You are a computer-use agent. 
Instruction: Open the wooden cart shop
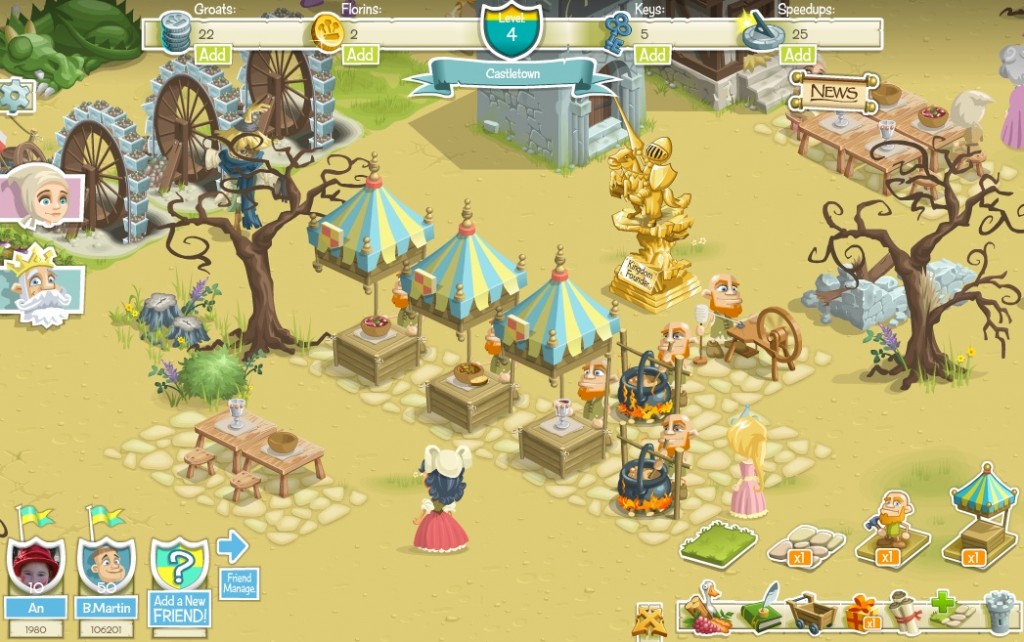click(810, 612)
